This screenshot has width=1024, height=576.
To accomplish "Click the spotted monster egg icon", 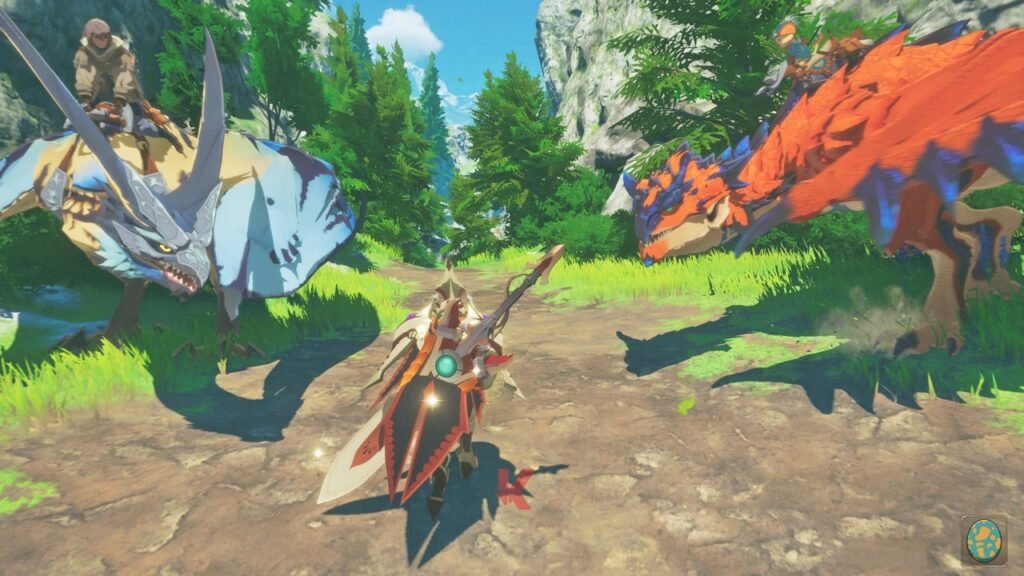I will [983, 540].
